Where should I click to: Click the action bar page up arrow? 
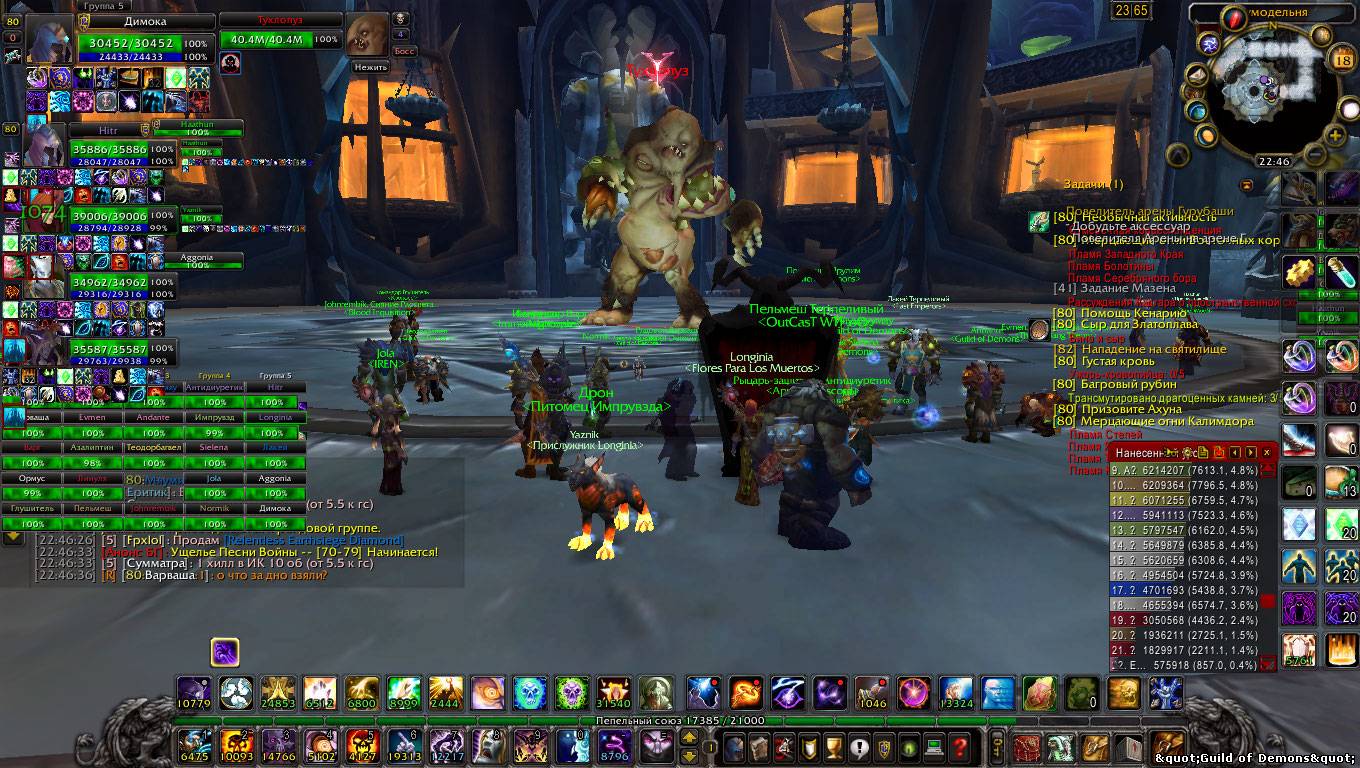tap(689, 737)
